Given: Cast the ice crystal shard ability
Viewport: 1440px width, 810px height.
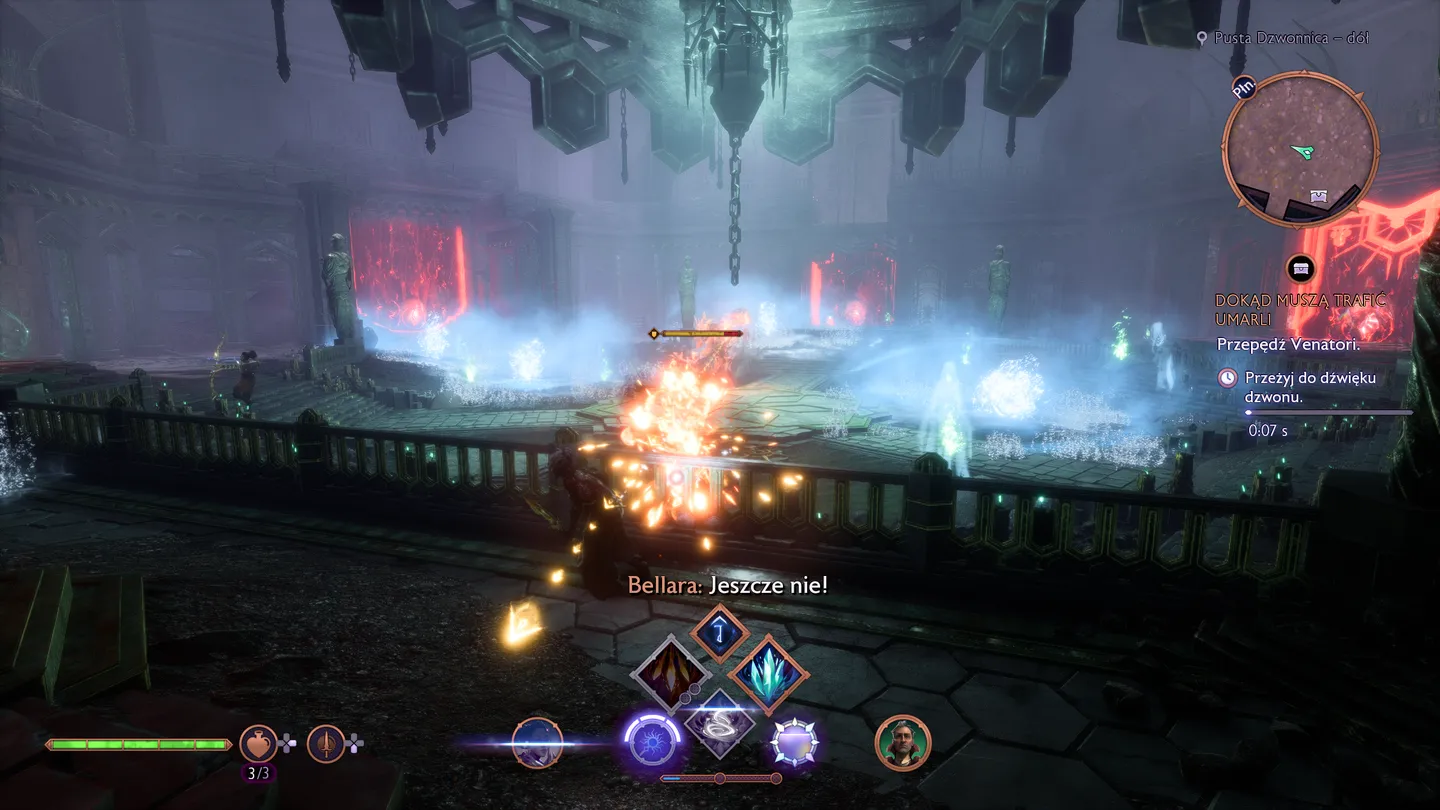Looking at the screenshot, I should pos(768,675).
